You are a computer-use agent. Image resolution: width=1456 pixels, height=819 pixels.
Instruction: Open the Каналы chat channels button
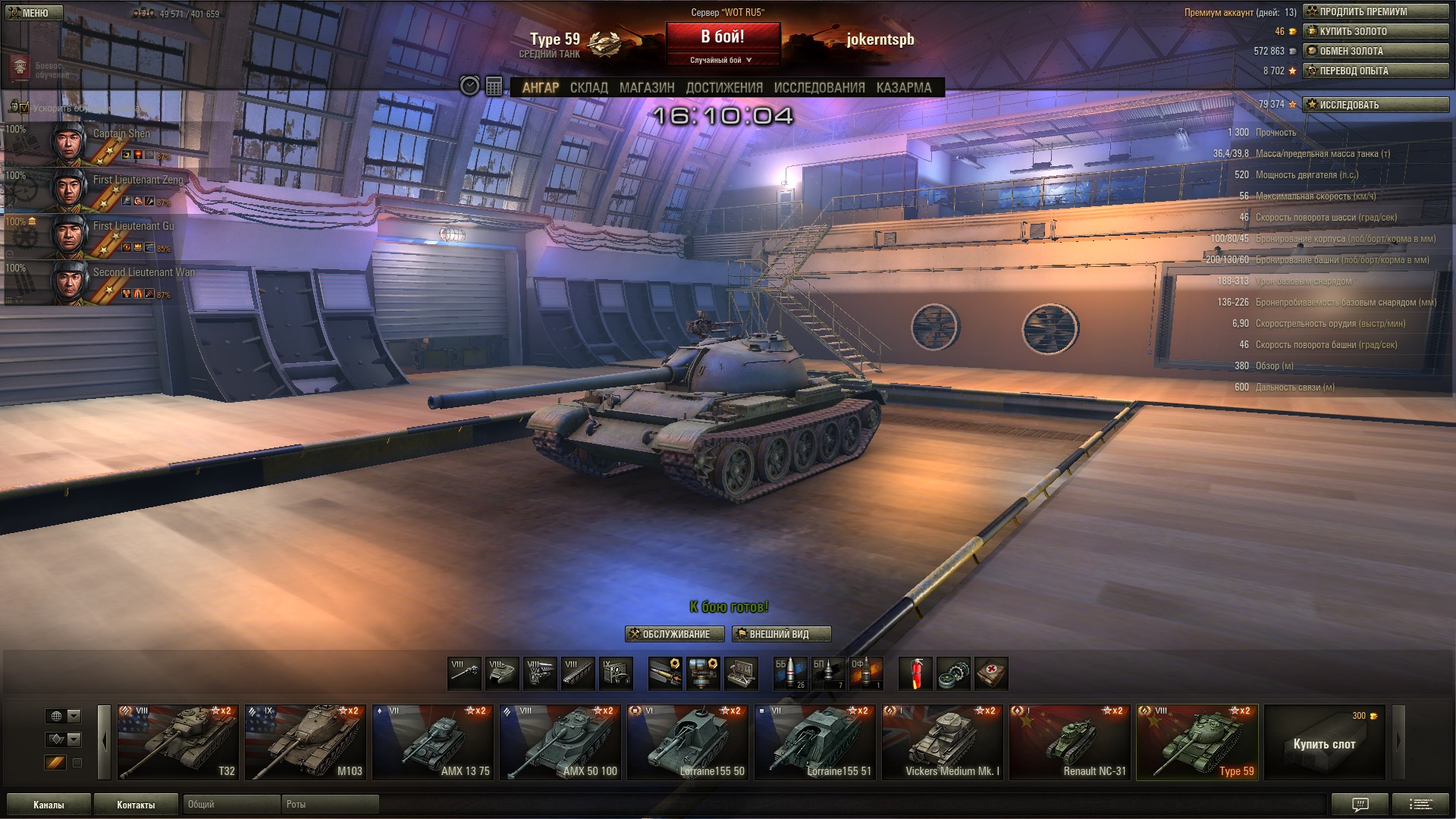click(49, 805)
